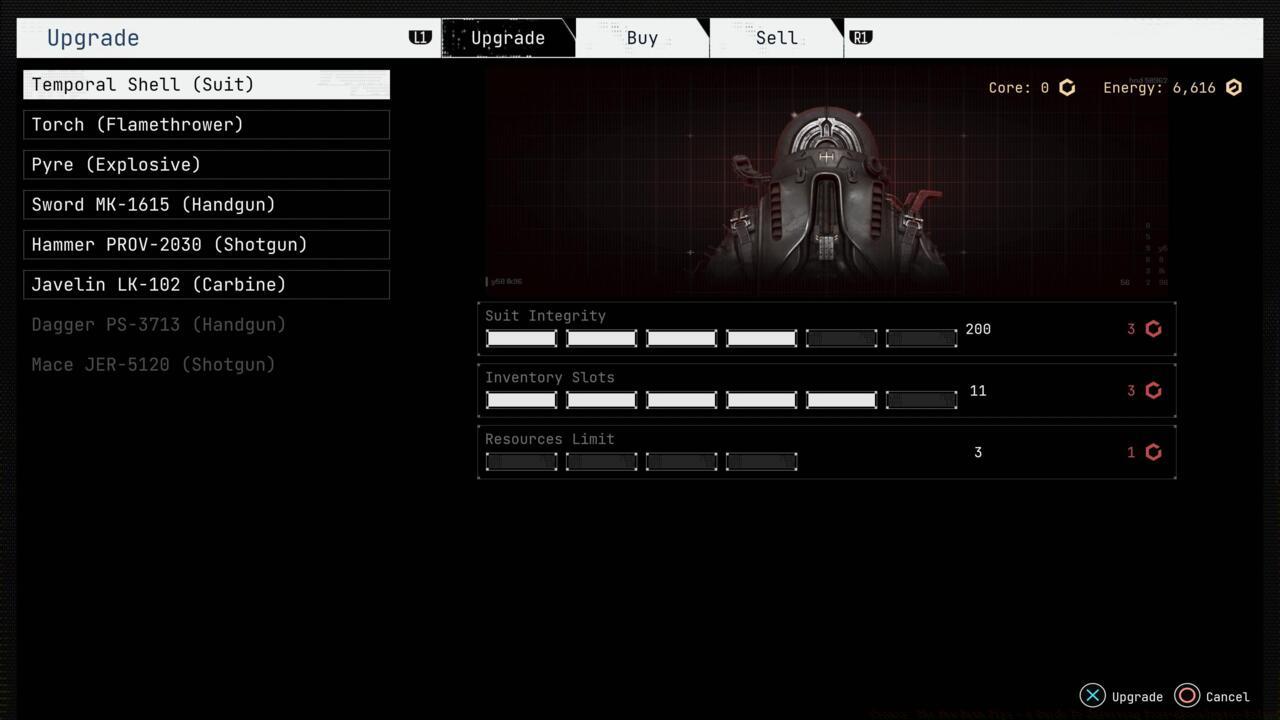Click the L1 shoulder button prompt icon

(x=420, y=36)
